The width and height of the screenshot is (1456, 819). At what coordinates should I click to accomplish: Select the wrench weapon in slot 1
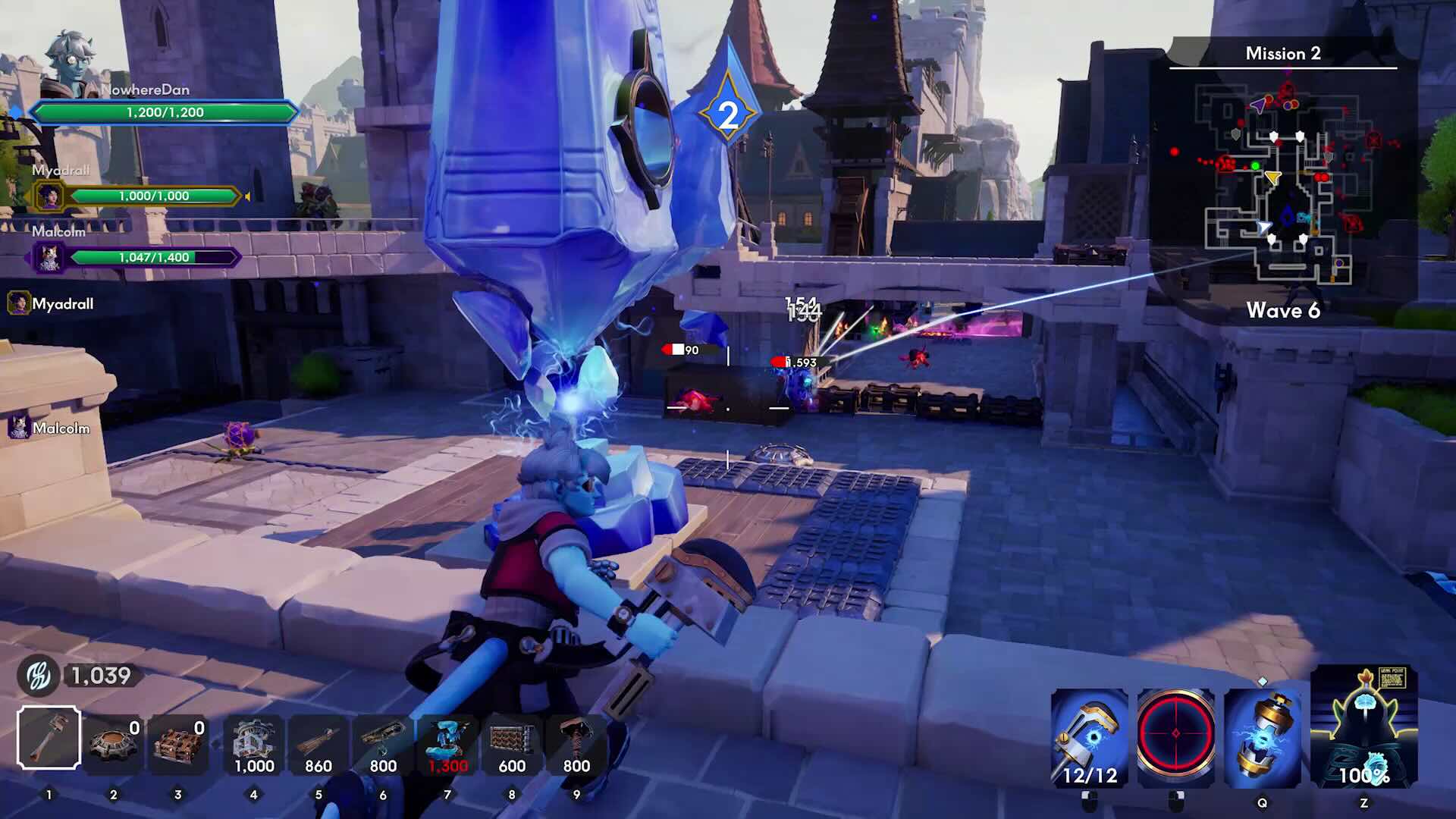pos(49,737)
